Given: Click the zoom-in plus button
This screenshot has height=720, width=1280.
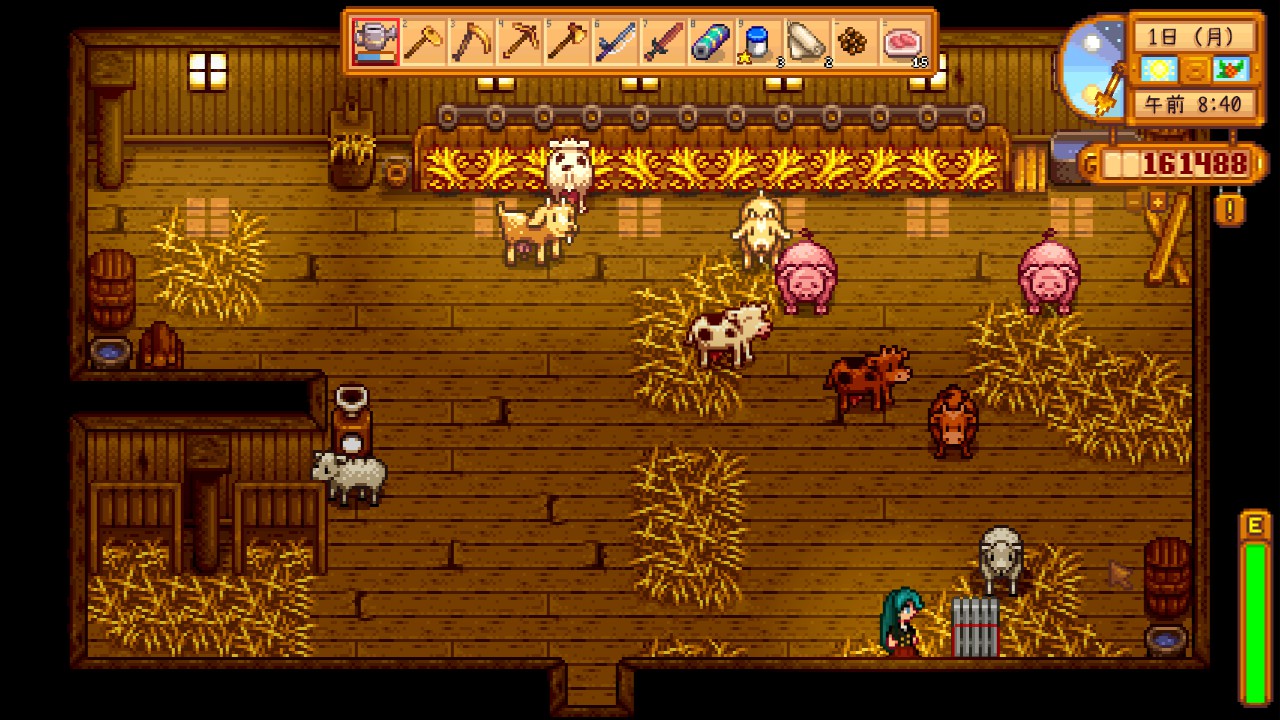Looking at the screenshot, I should 1159,203.
